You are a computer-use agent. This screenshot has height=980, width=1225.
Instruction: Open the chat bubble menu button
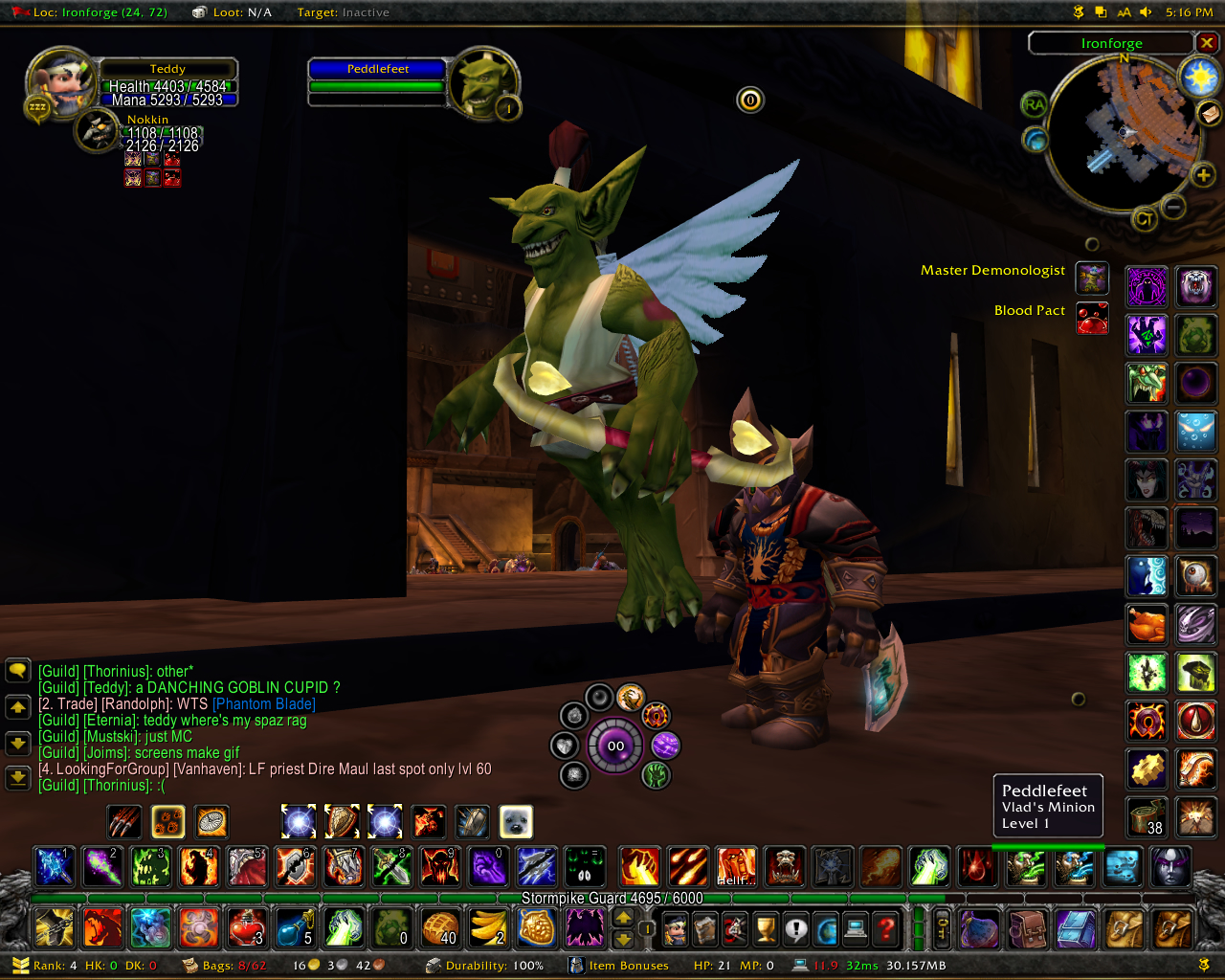(18, 671)
